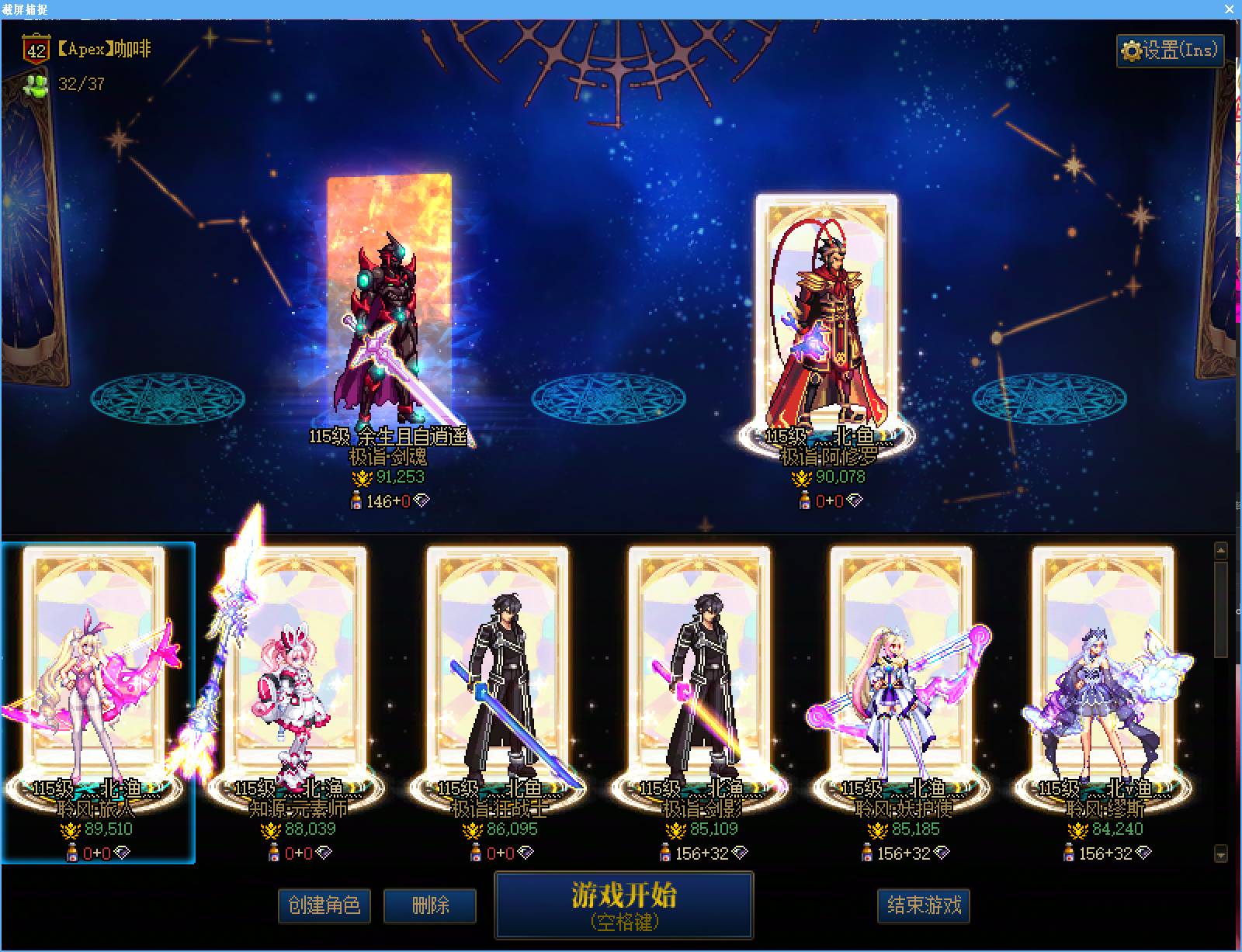
Task: Click the gear icon on the 设置(Ins) button
Action: 1133,51
